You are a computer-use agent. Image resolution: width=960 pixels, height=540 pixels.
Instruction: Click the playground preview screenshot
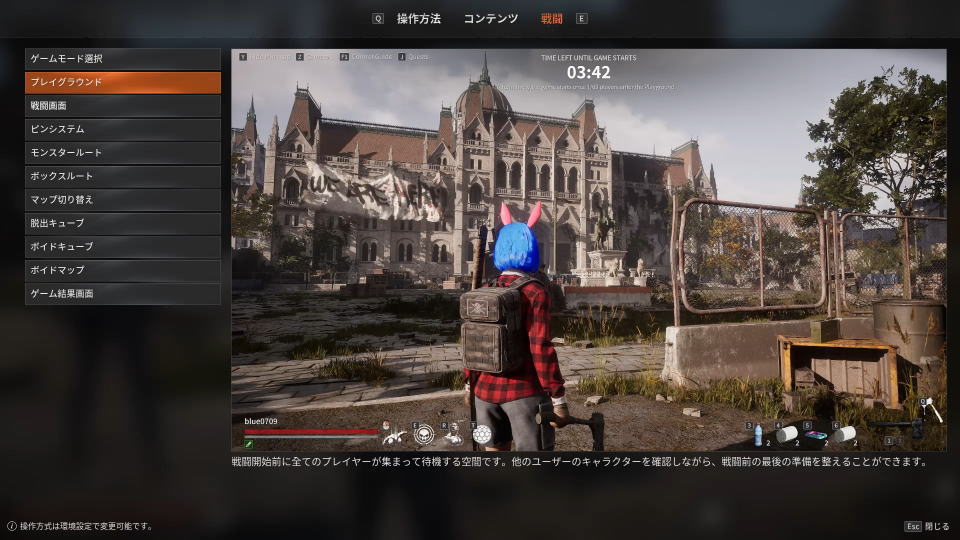[x=588, y=250]
